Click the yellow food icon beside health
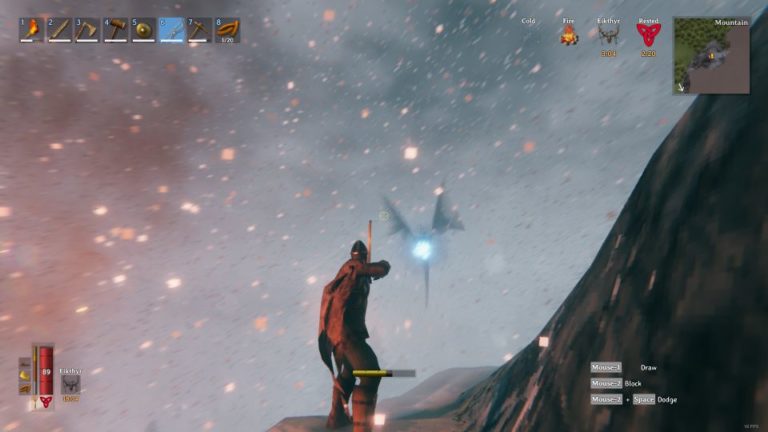The width and height of the screenshot is (768, 432). click(x=25, y=376)
